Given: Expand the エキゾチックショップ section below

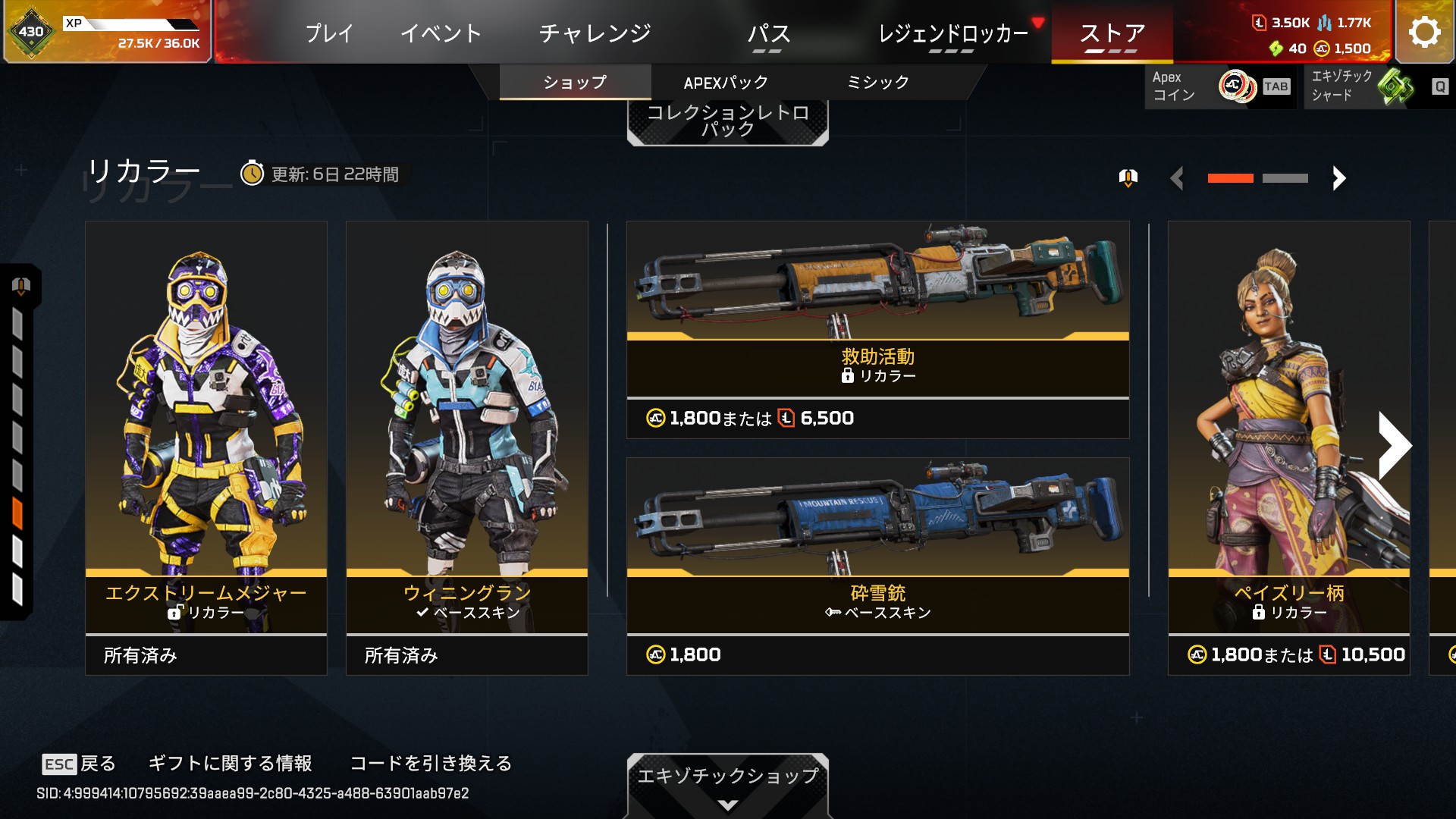Looking at the screenshot, I should (x=727, y=786).
